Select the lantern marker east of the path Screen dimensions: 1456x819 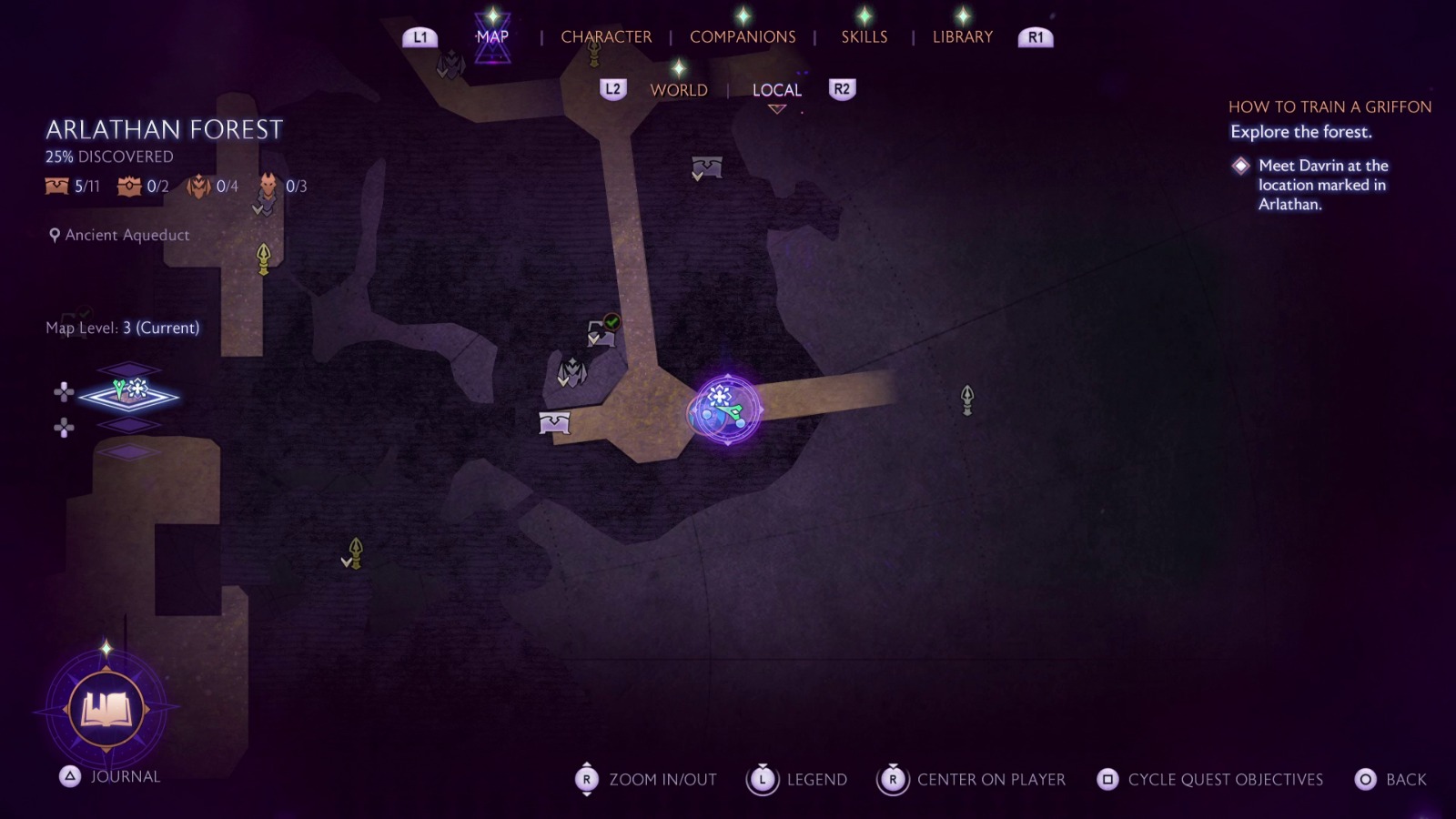point(967,399)
